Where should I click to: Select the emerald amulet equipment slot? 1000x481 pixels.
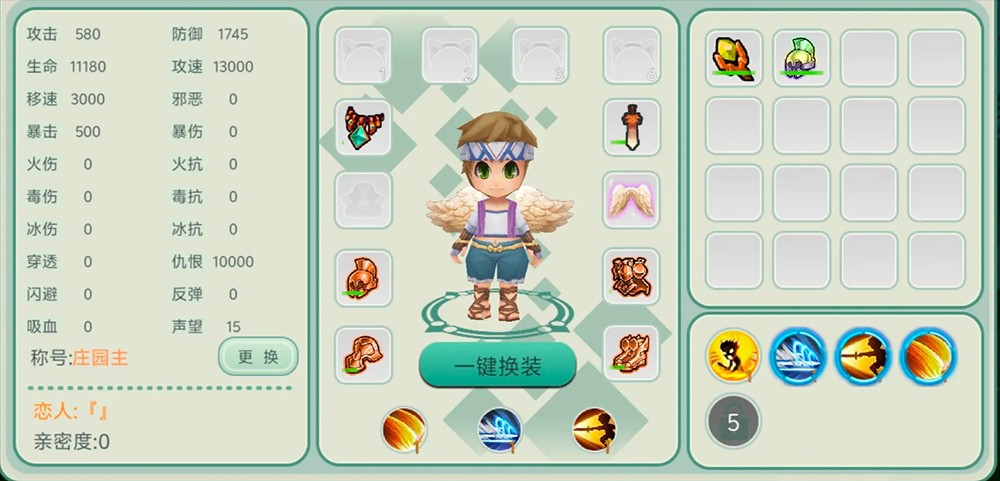pos(362,126)
